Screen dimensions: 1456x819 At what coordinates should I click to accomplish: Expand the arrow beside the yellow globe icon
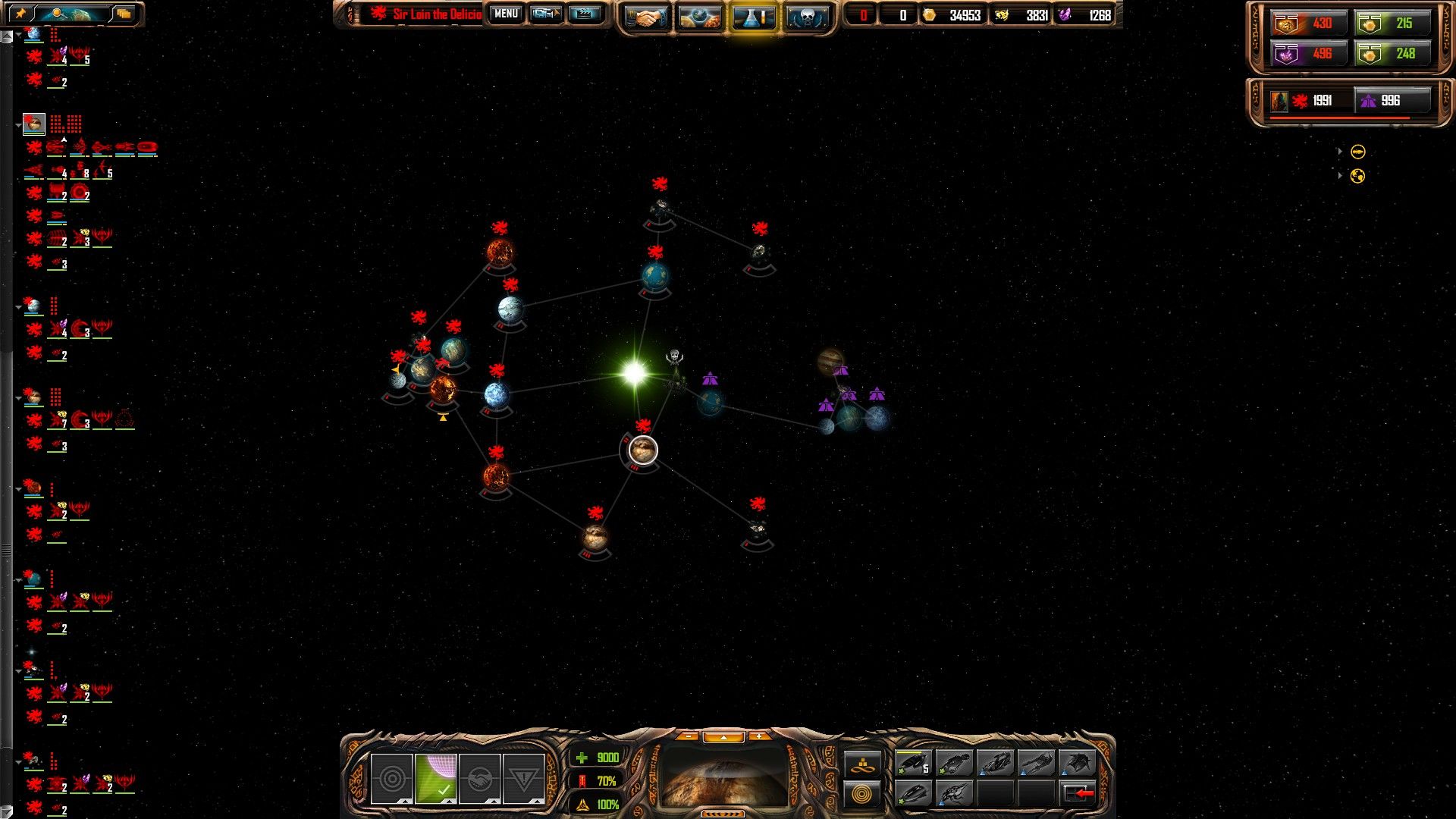[1340, 175]
